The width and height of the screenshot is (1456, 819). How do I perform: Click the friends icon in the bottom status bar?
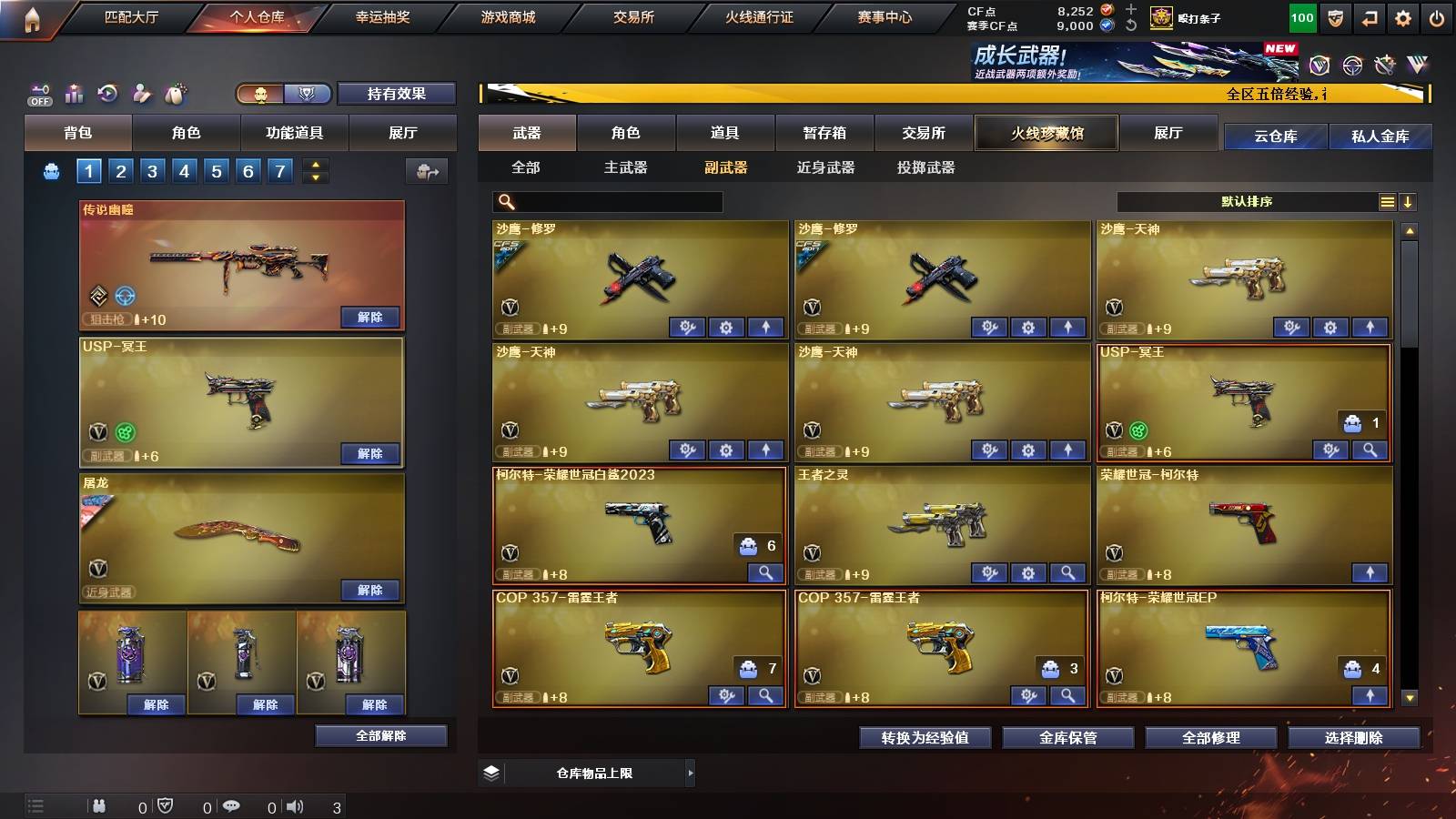(98, 806)
